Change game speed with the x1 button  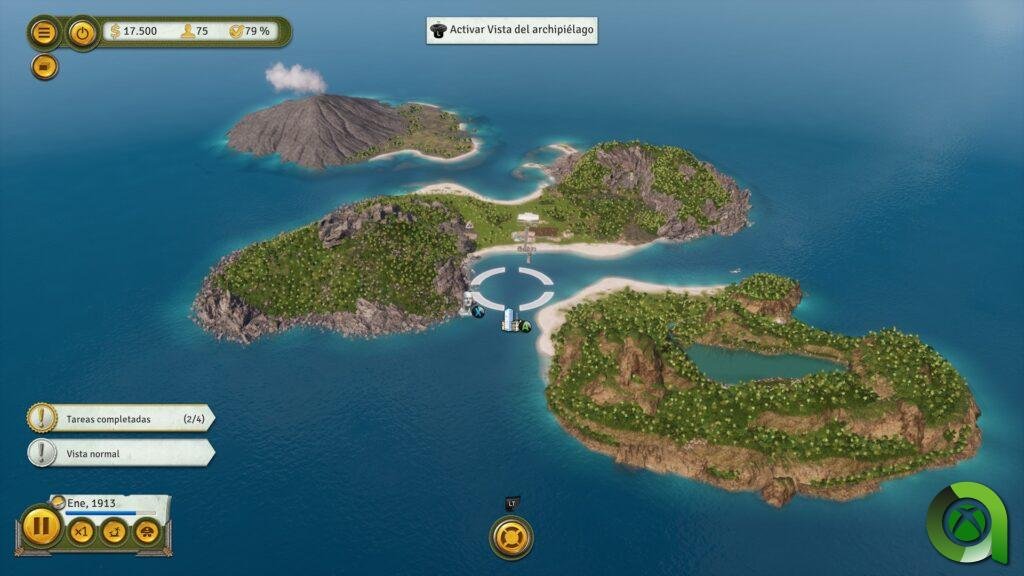pos(81,532)
